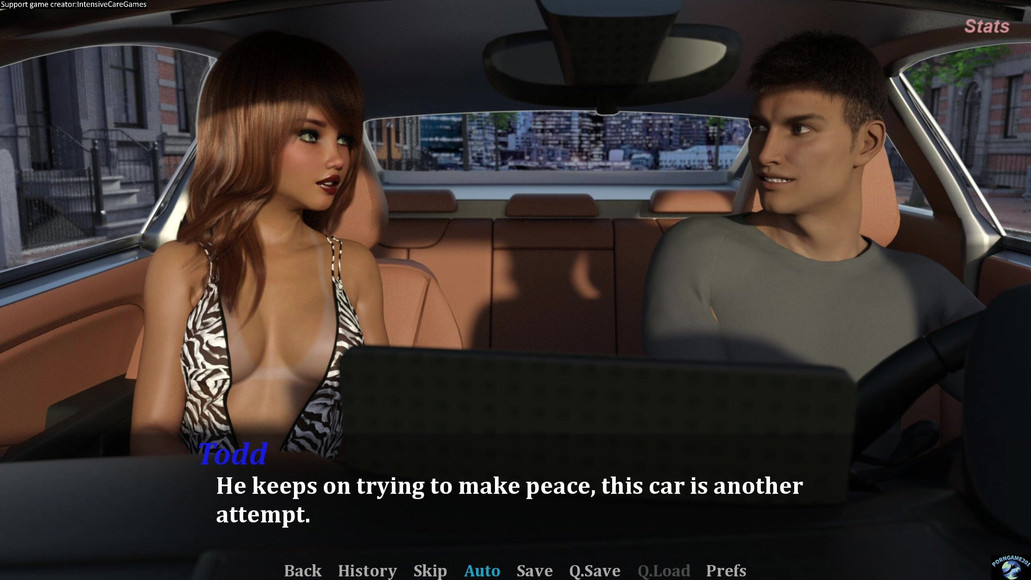The width and height of the screenshot is (1031, 580).
Task: Go Back to previous dialogue line
Action: [302, 570]
